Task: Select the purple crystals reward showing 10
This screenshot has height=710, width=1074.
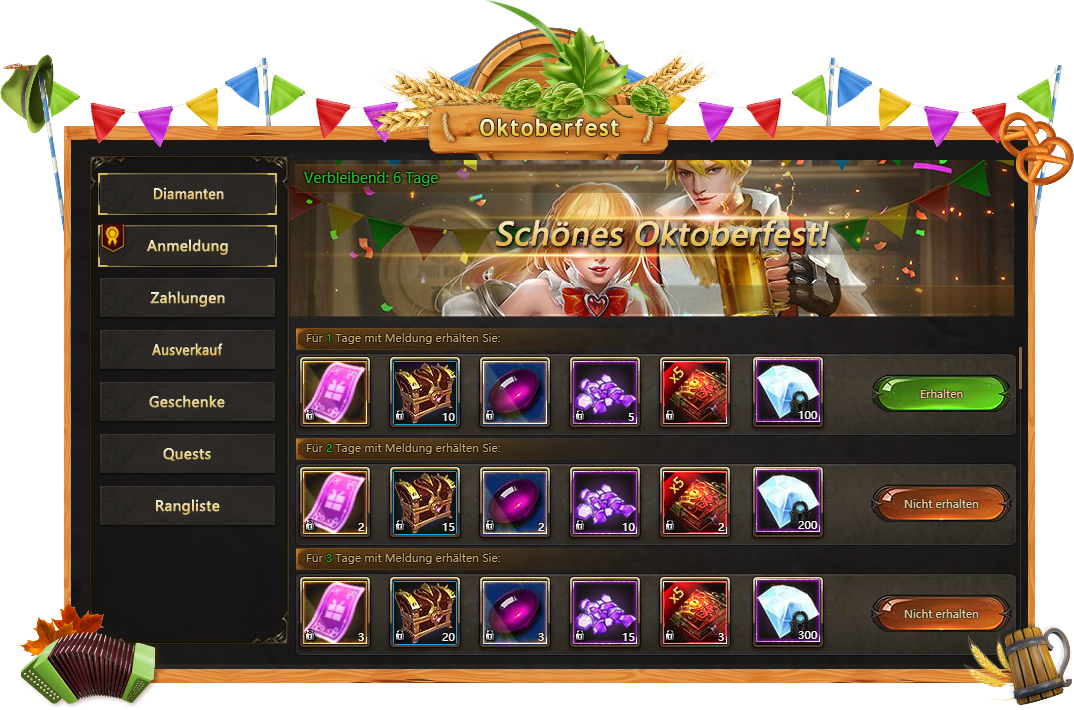Action: [605, 502]
